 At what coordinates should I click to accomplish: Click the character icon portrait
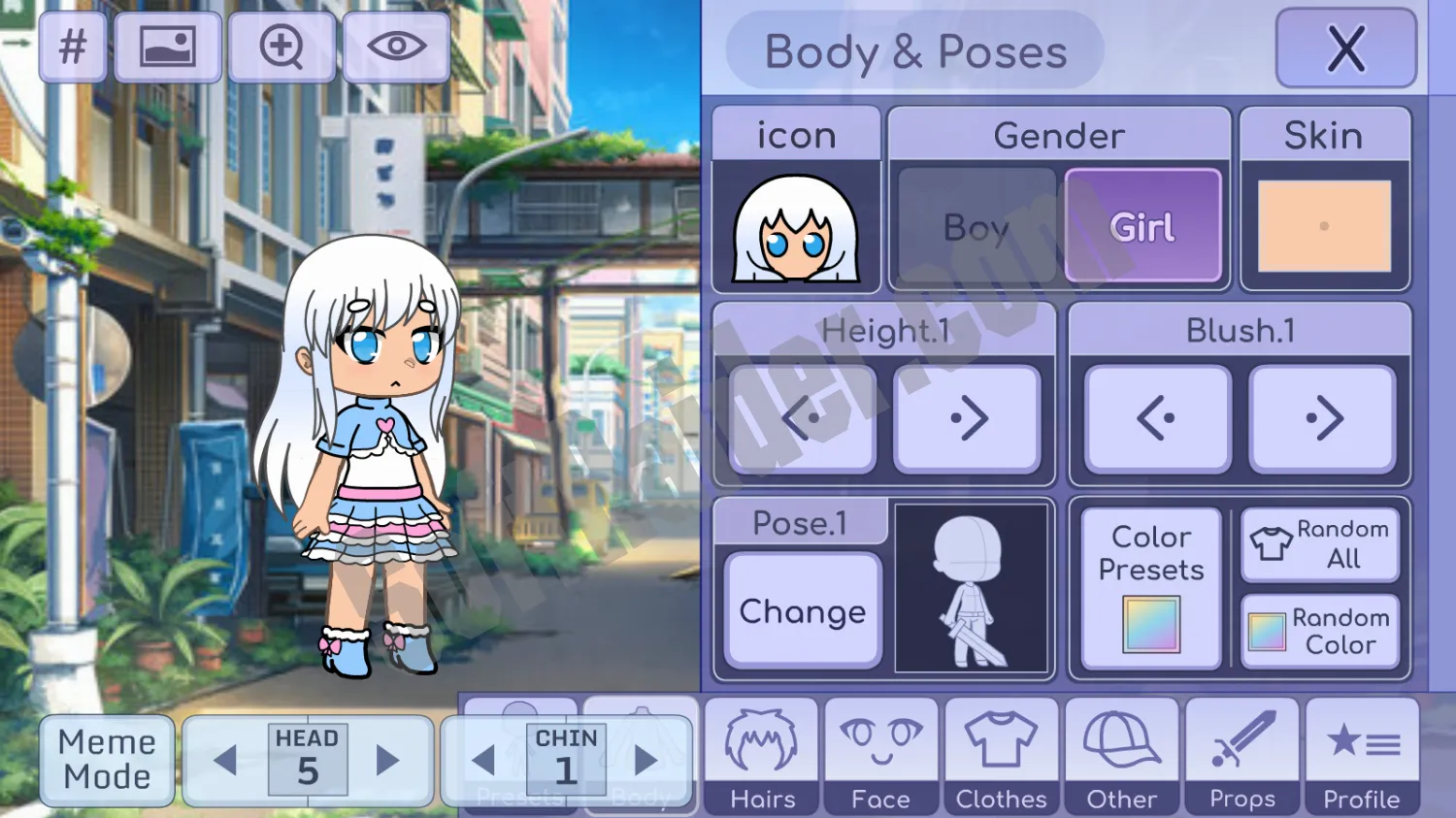point(796,228)
